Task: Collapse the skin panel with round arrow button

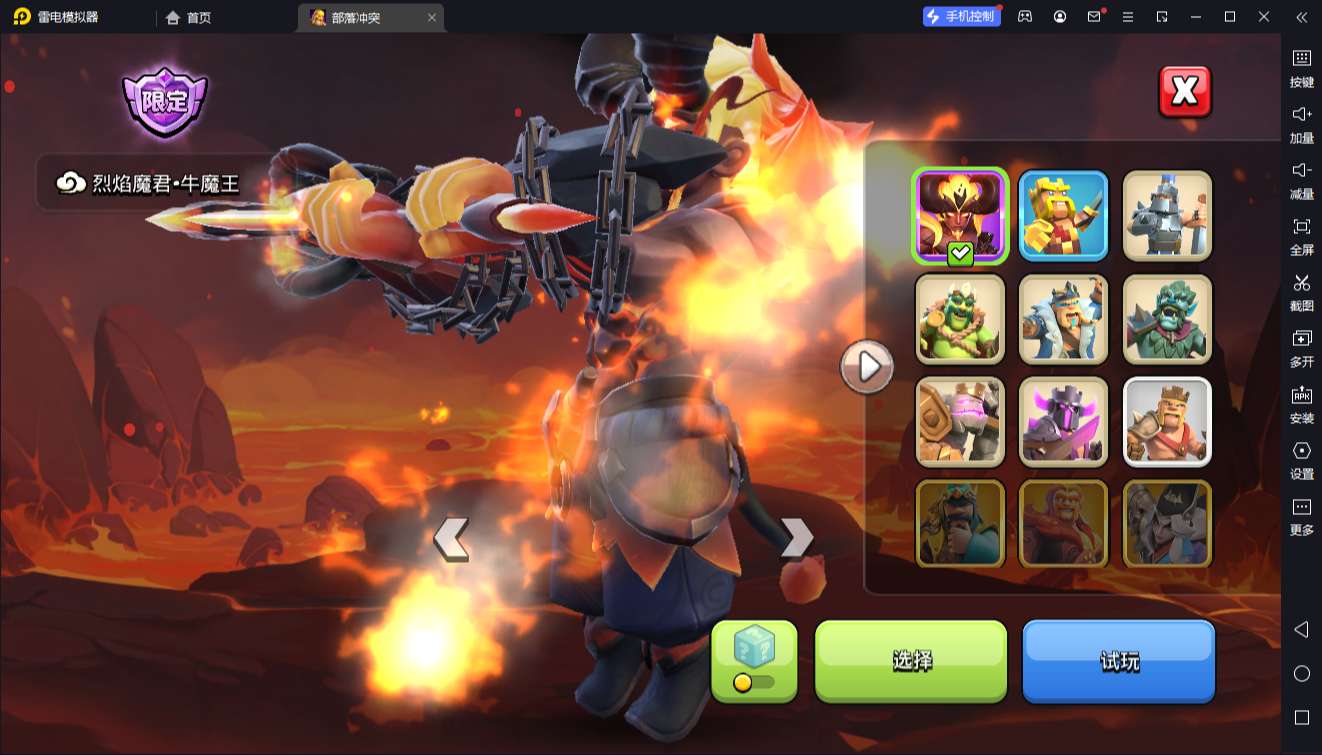Action: tap(866, 367)
